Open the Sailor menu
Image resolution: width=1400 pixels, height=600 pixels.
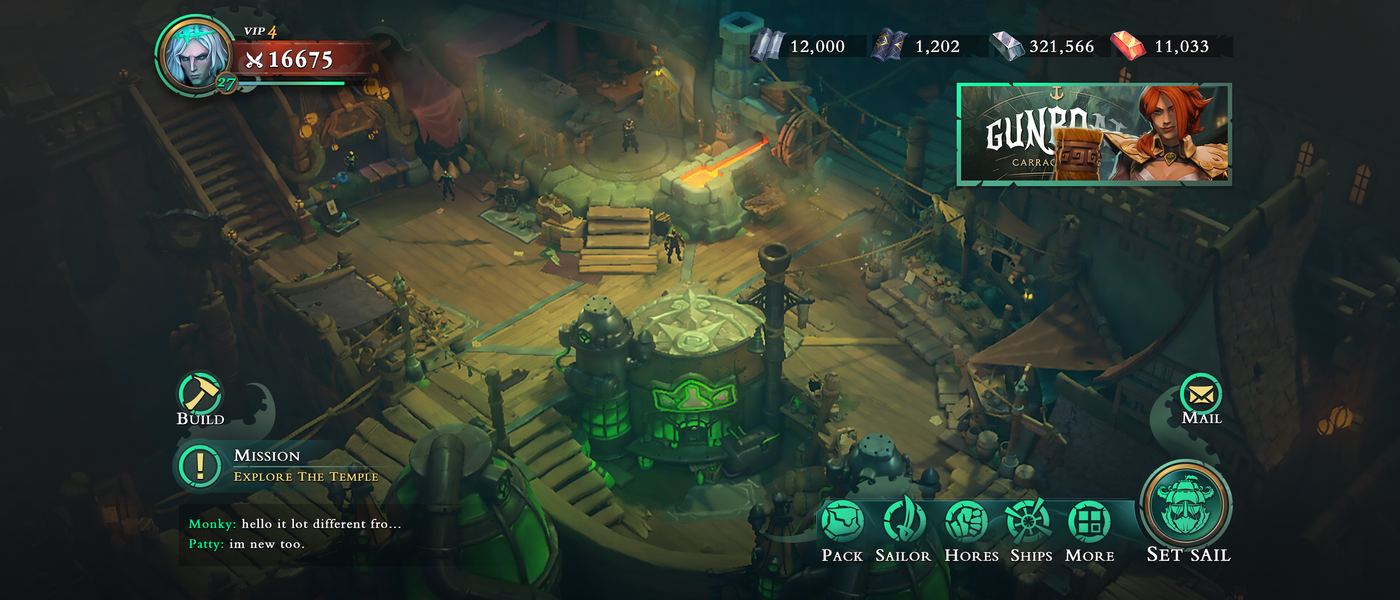click(903, 522)
